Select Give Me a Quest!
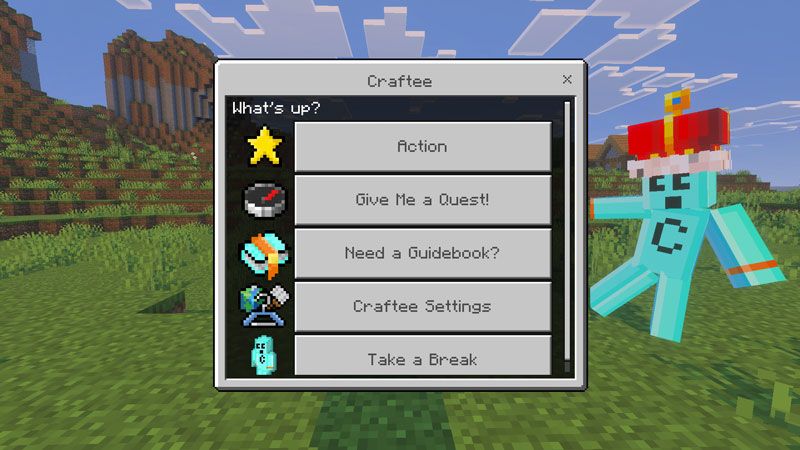Viewport: 800px width, 450px height. coord(422,200)
